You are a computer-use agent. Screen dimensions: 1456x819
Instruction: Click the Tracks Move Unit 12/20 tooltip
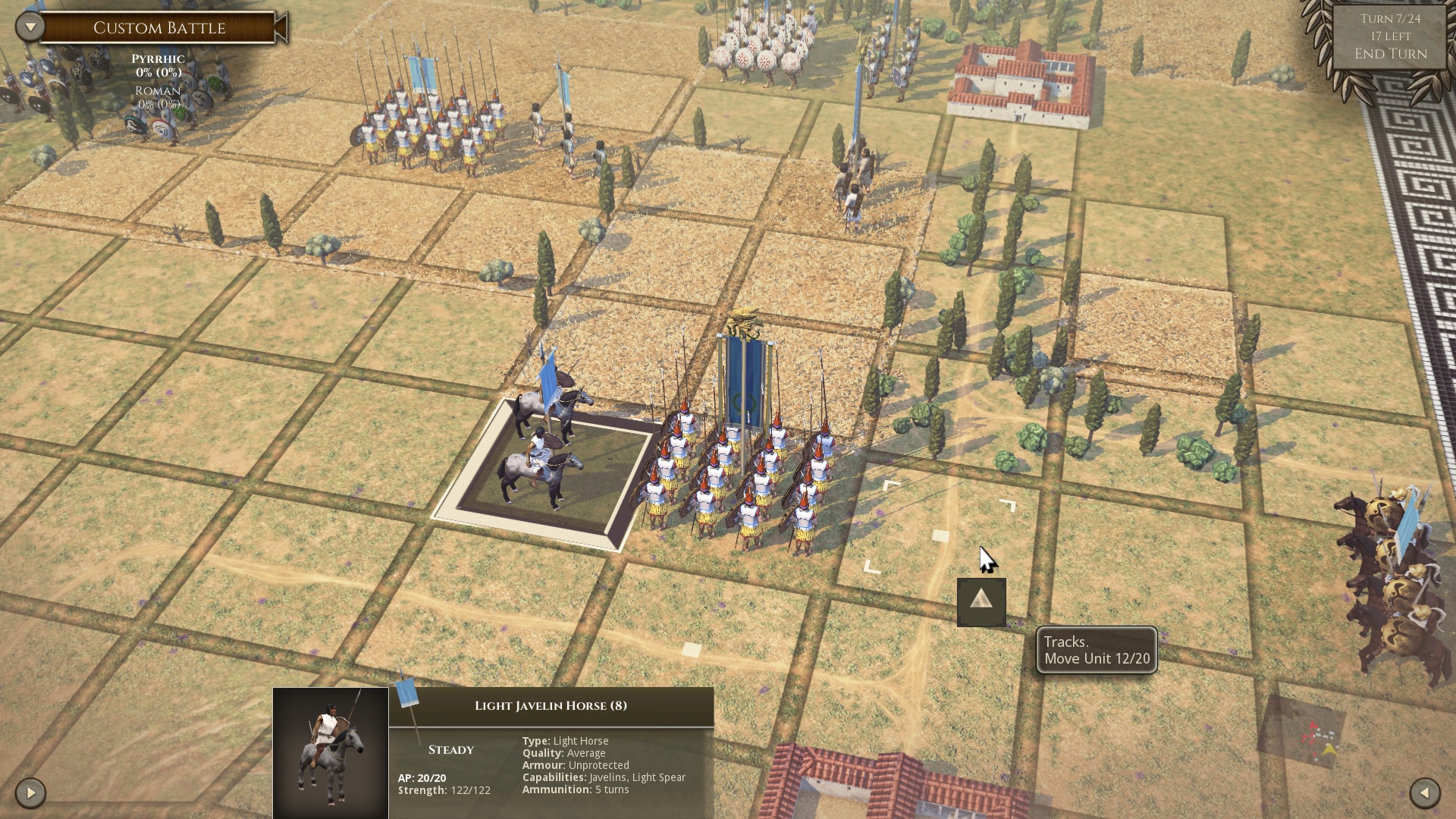click(1095, 650)
